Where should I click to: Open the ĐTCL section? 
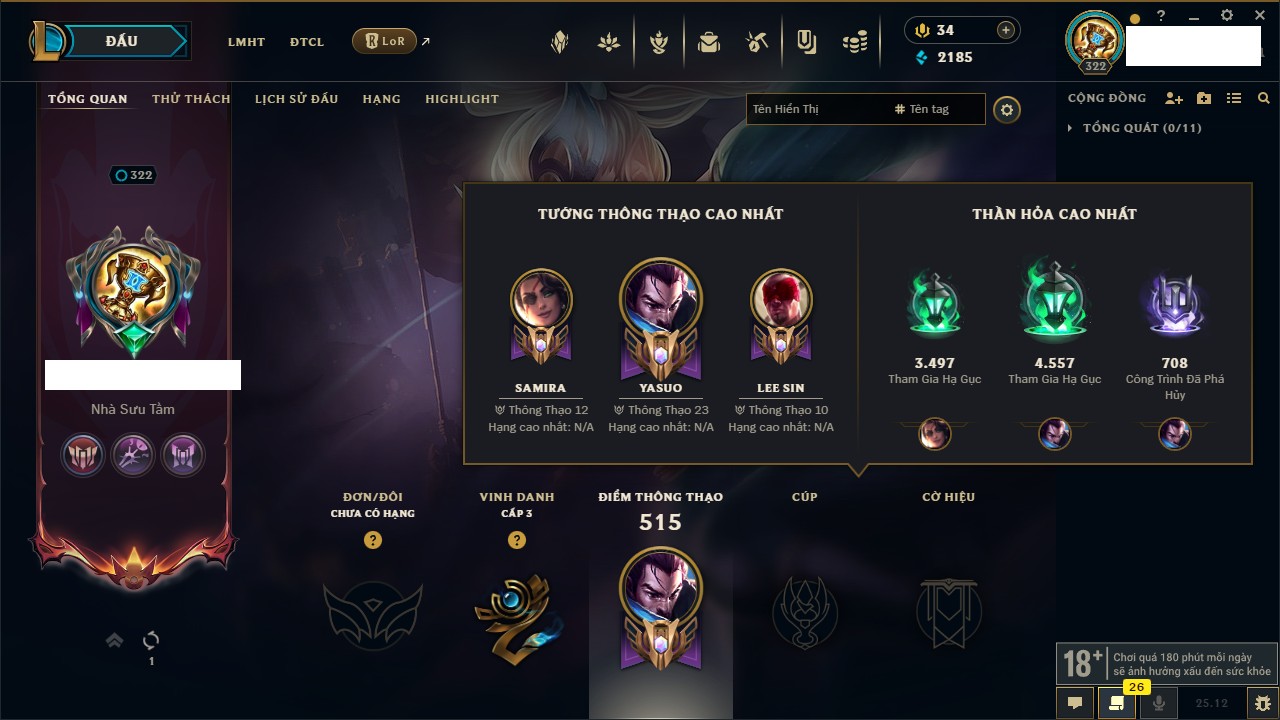coord(307,42)
